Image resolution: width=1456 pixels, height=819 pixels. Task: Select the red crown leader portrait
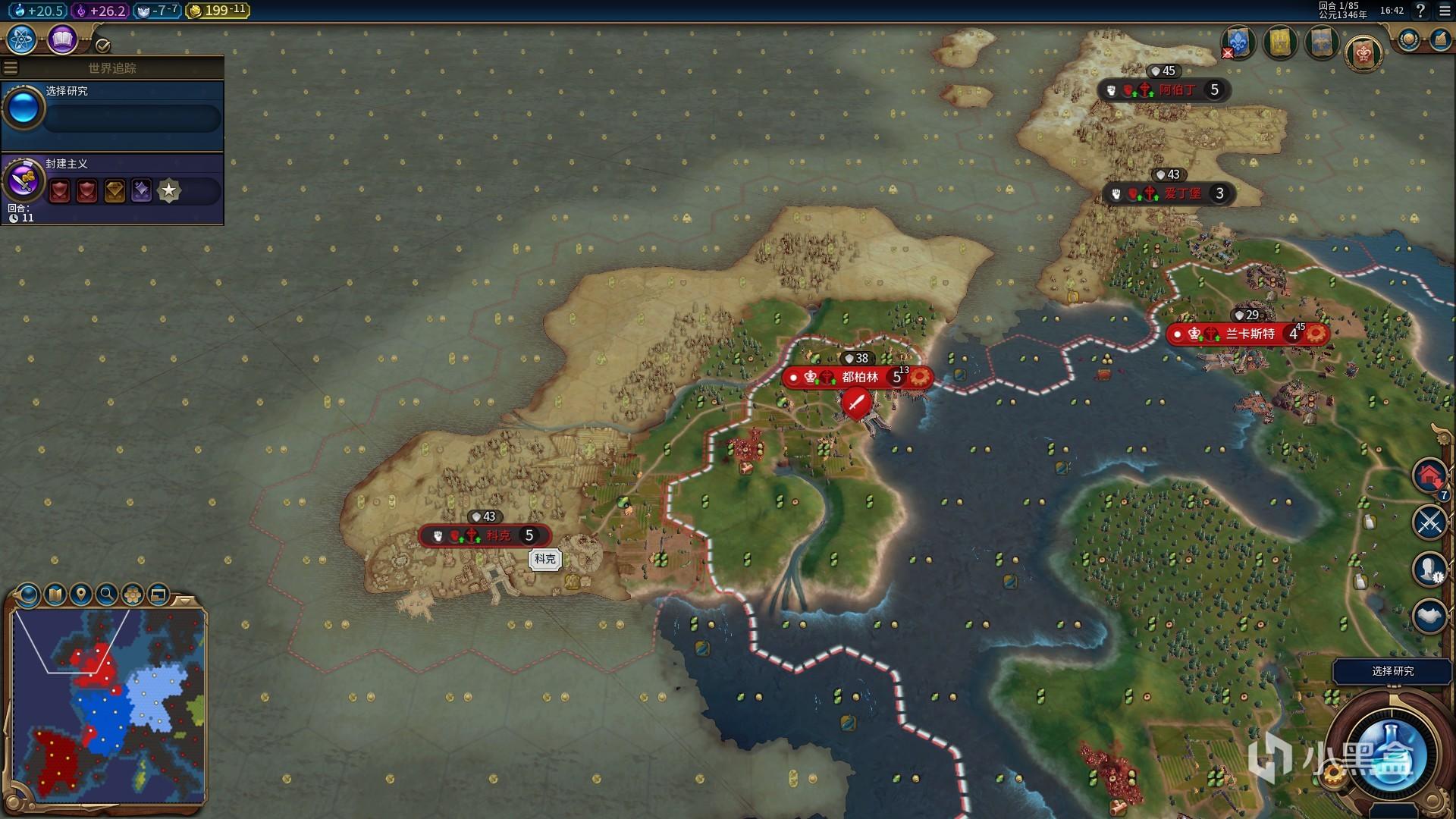coord(1363,53)
